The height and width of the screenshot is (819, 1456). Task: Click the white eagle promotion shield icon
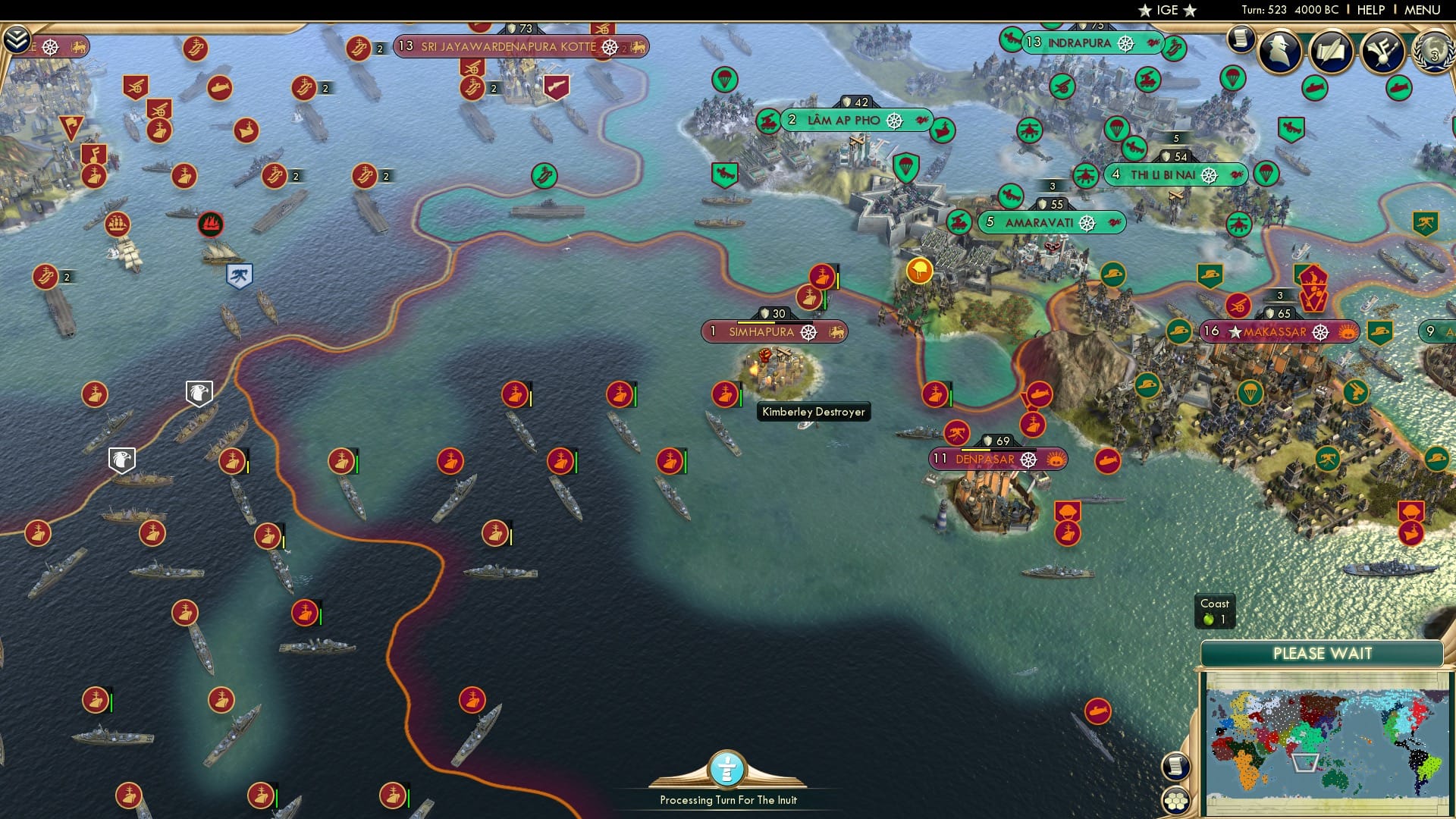199,393
